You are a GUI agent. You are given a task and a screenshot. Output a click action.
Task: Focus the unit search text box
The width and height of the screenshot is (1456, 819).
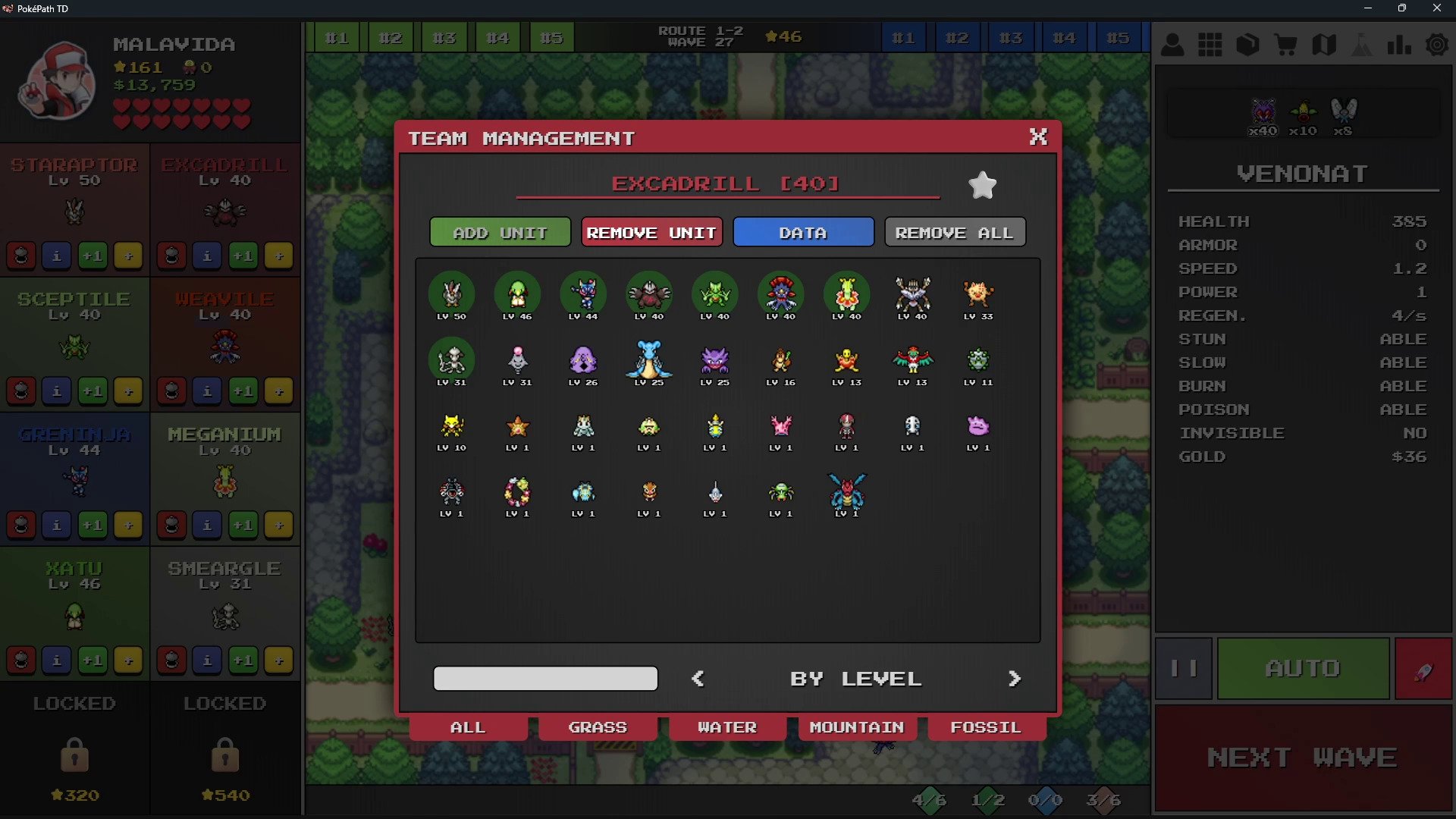pos(545,679)
